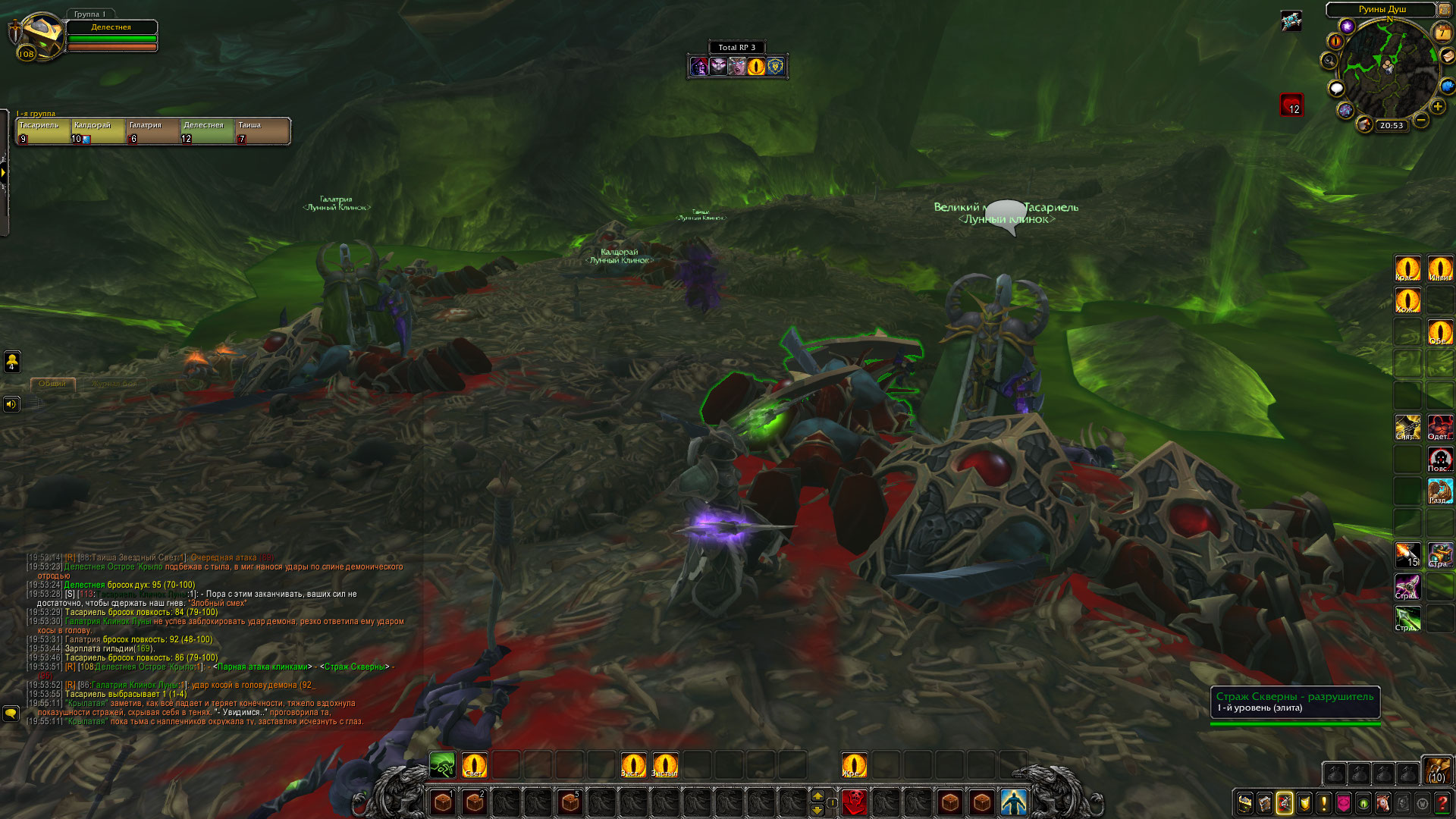Viewport: 1456px width, 819px height.
Task: Select party member Калдорай in the group frame
Action: point(98,131)
